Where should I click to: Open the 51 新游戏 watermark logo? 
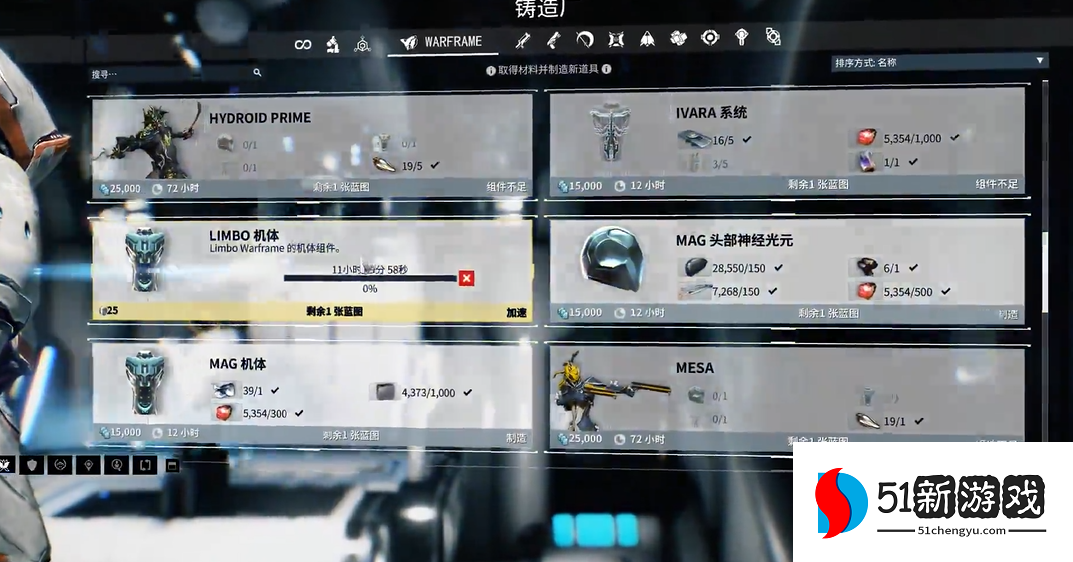point(932,502)
